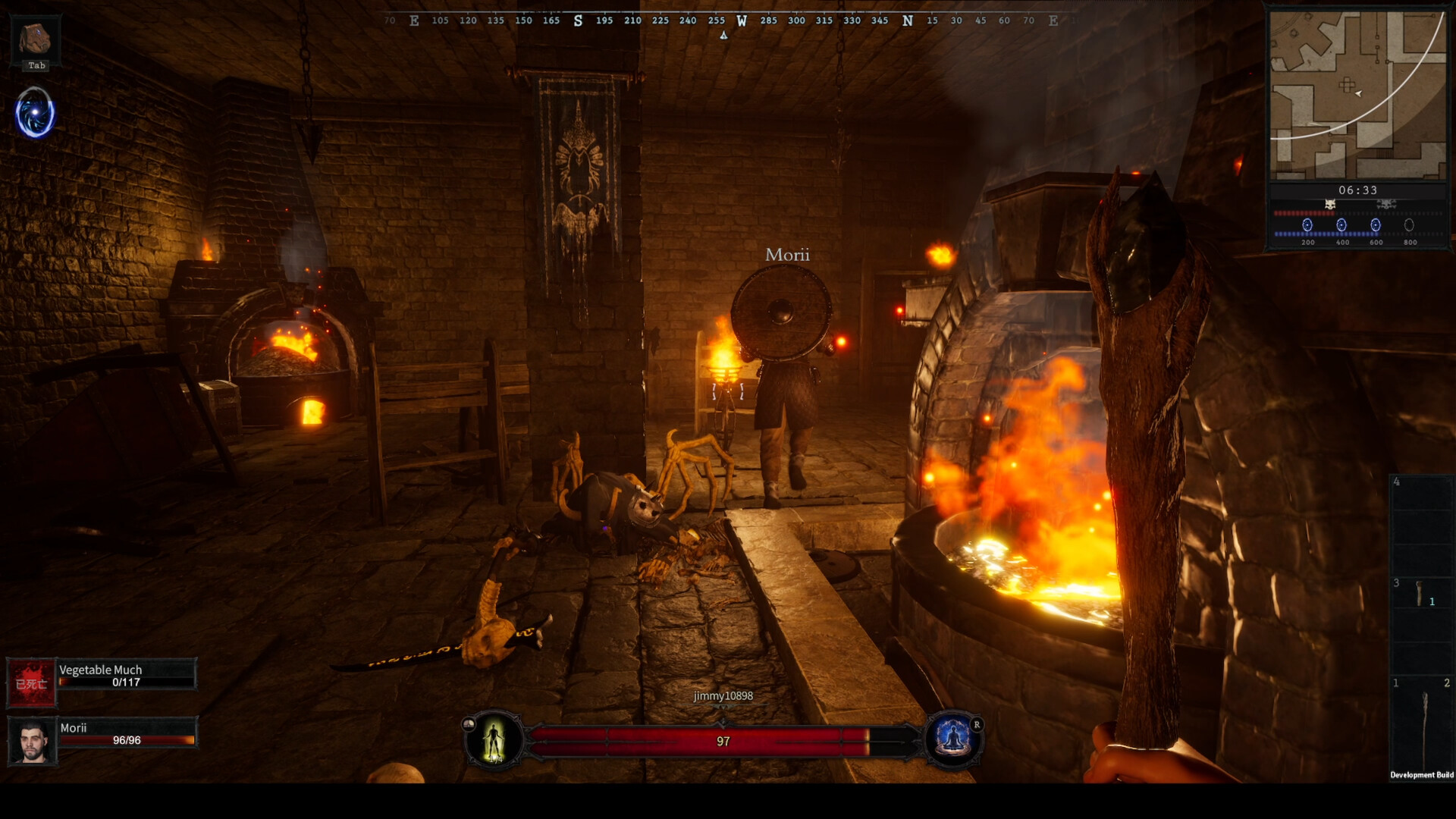This screenshot has height=819, width=1456.
Task: Click the glowing body resurrection icon showing 1/4
Action: pyautogui.click(x=495, y=741)
